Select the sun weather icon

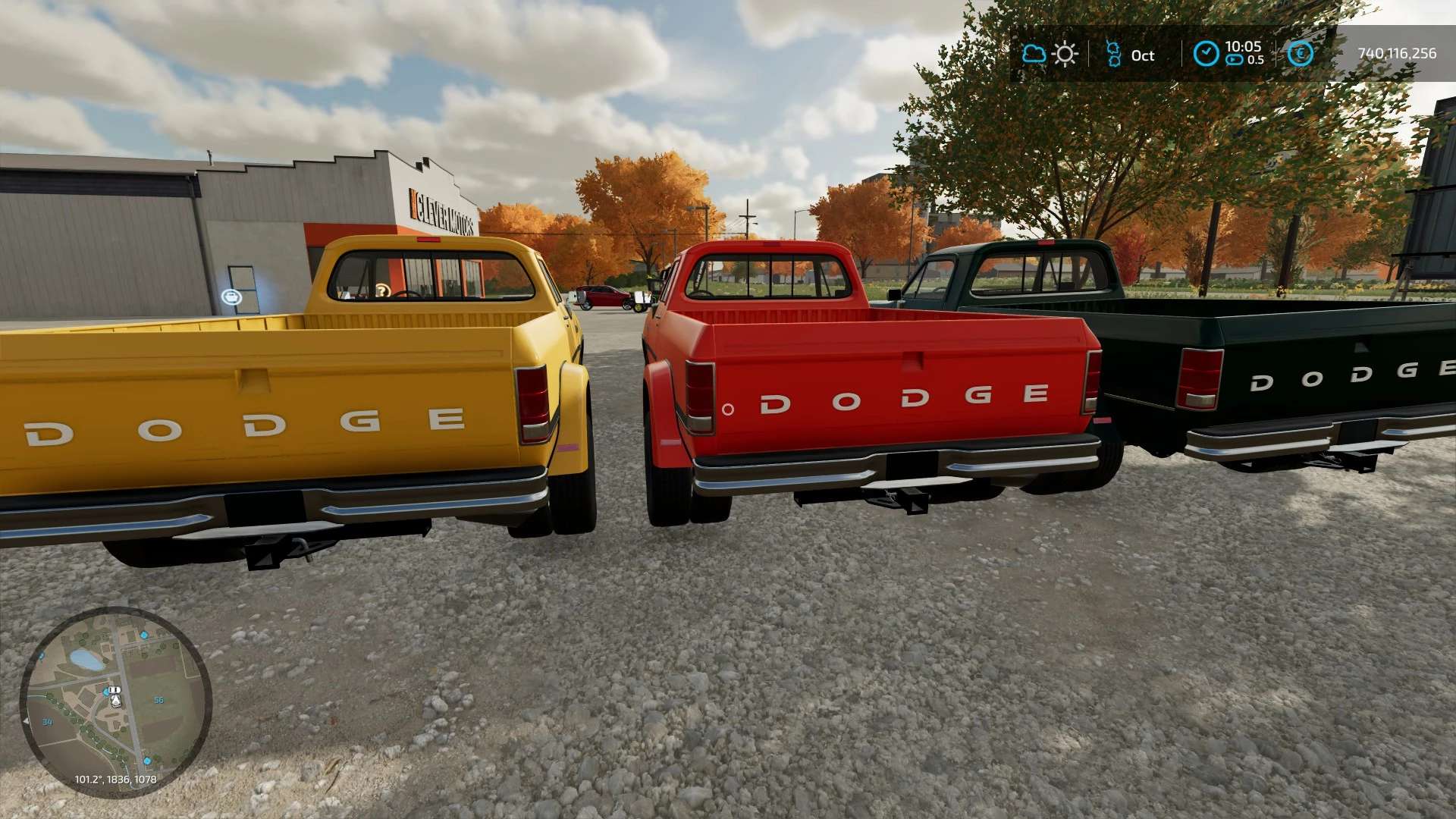coord(1065,54)
